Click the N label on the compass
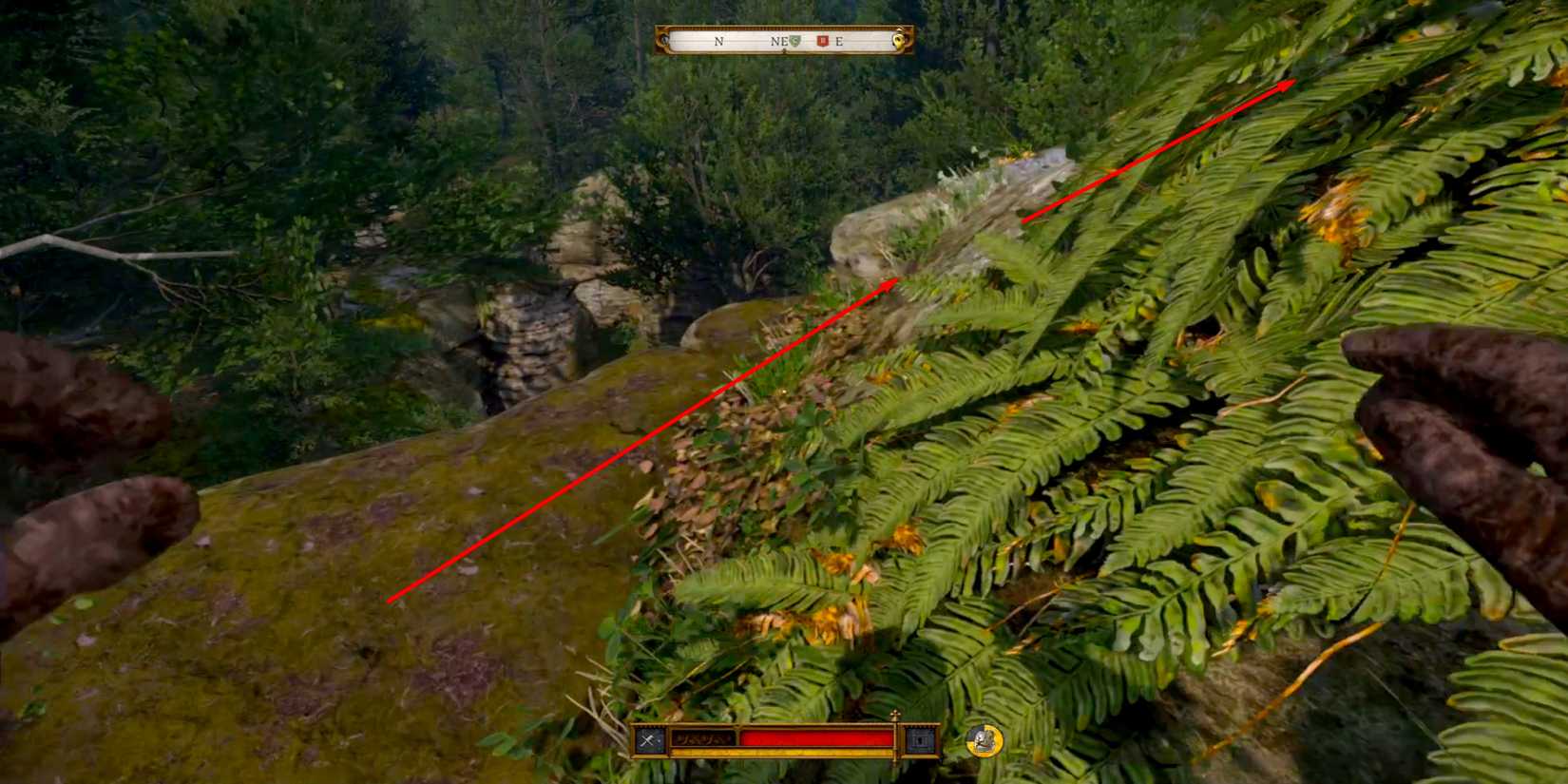 point(718,41)
